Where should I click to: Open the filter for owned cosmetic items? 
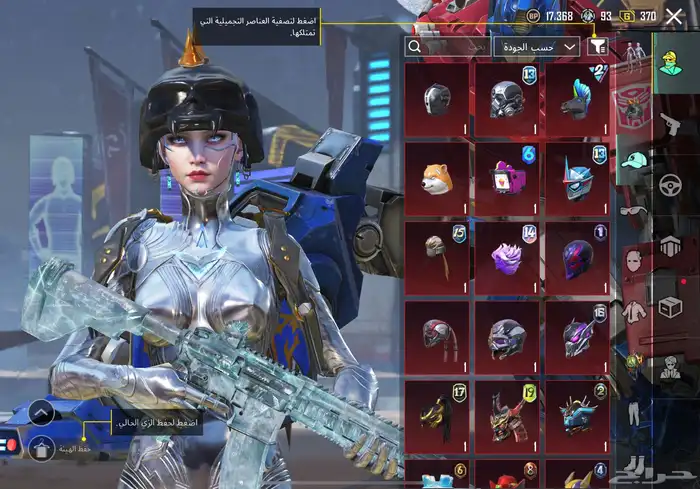597,46
